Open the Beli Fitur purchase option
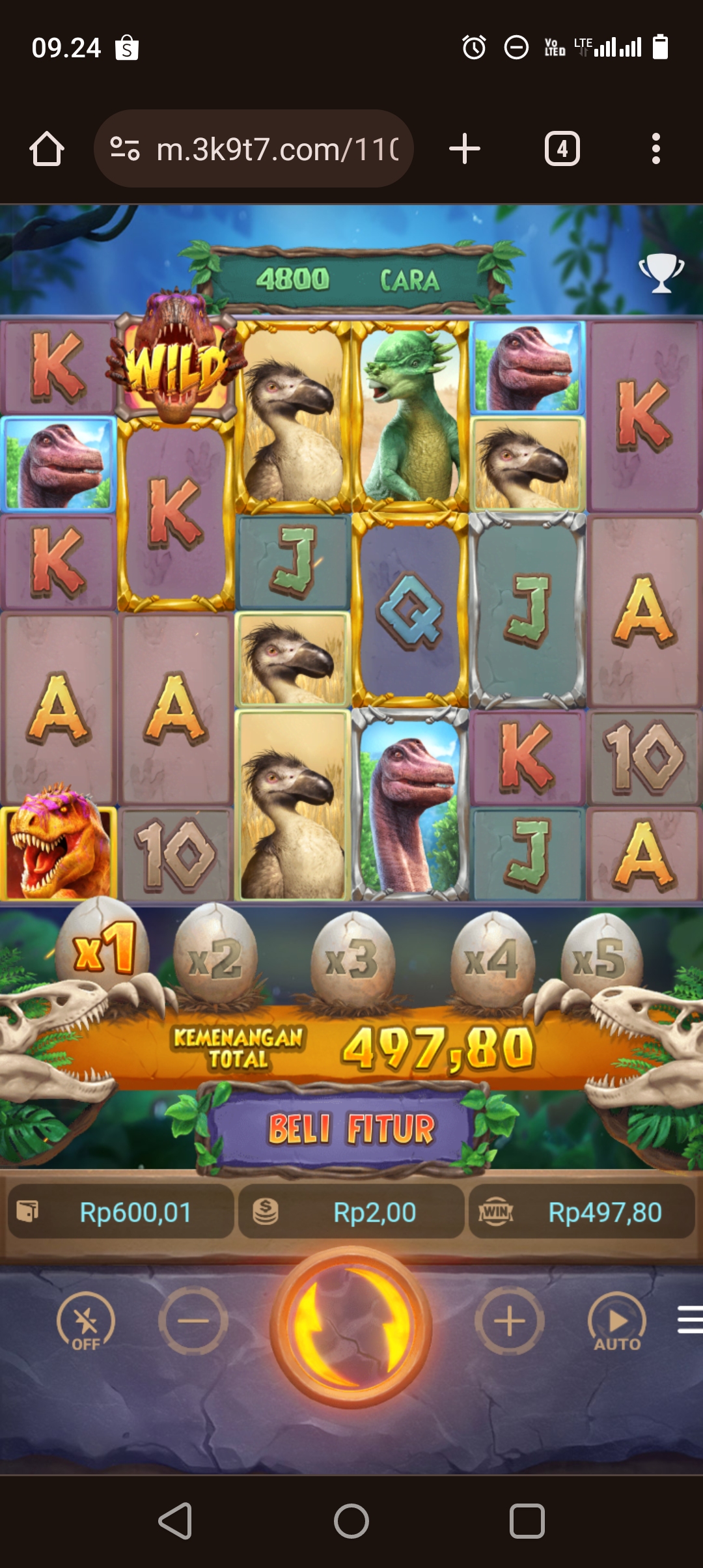 351,1129
